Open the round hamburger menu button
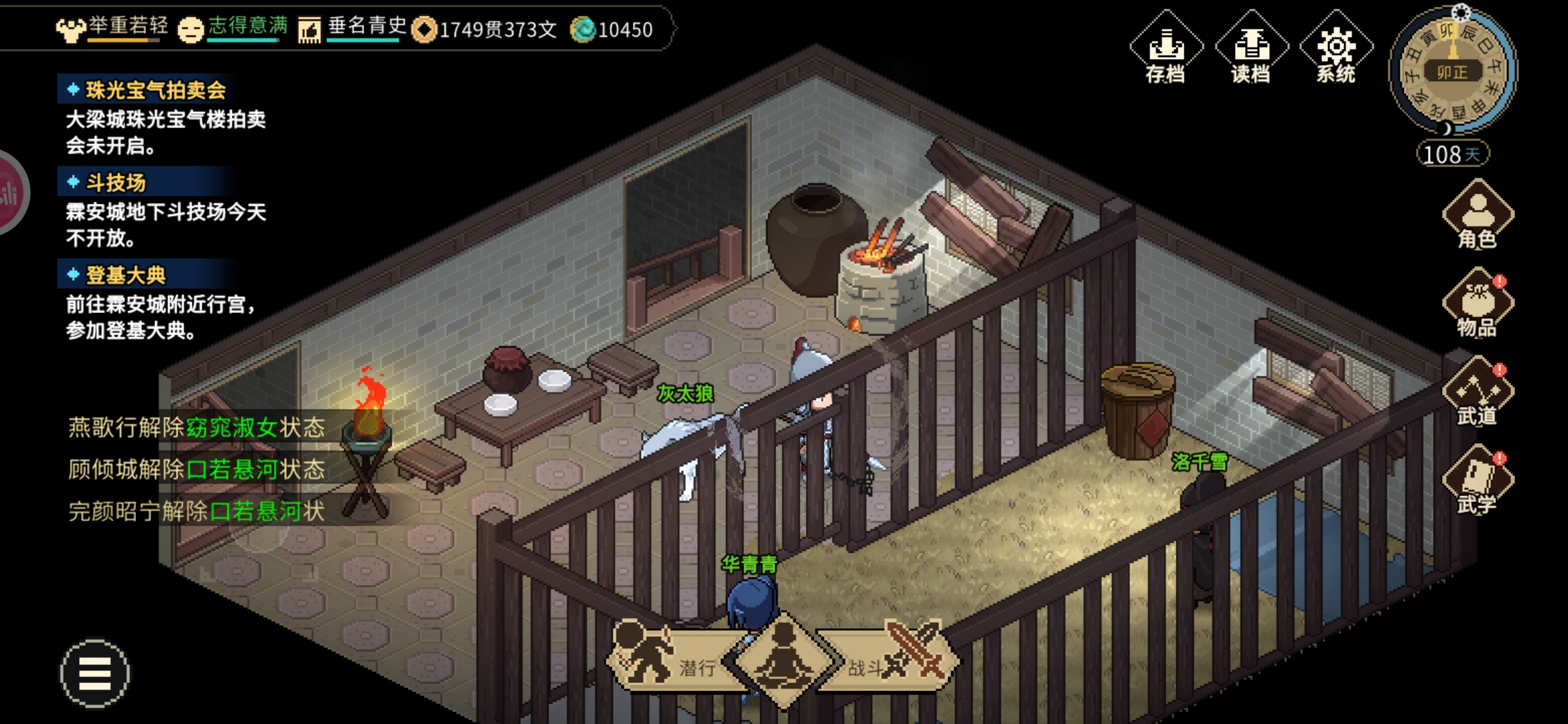This screenshot has width=1568, height=724. pos(94,673)
